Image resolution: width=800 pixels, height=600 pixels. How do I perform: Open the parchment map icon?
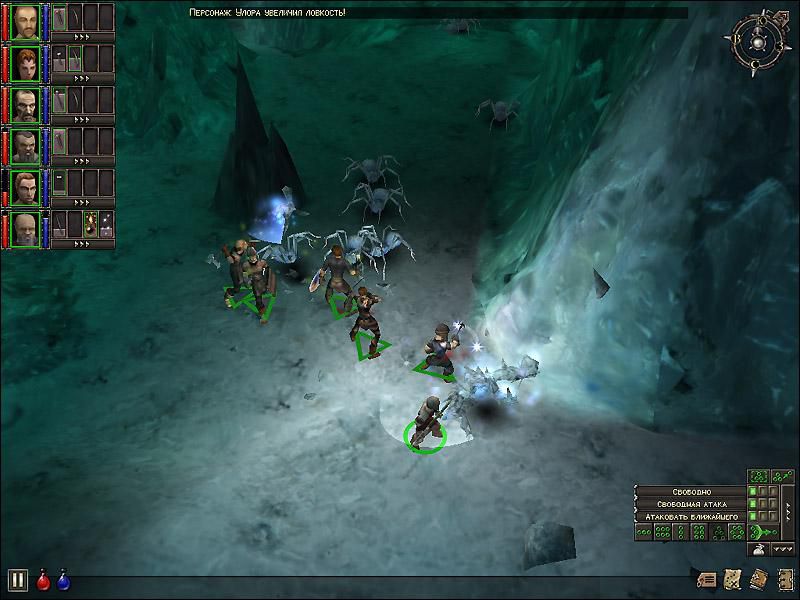coord(732,580)
